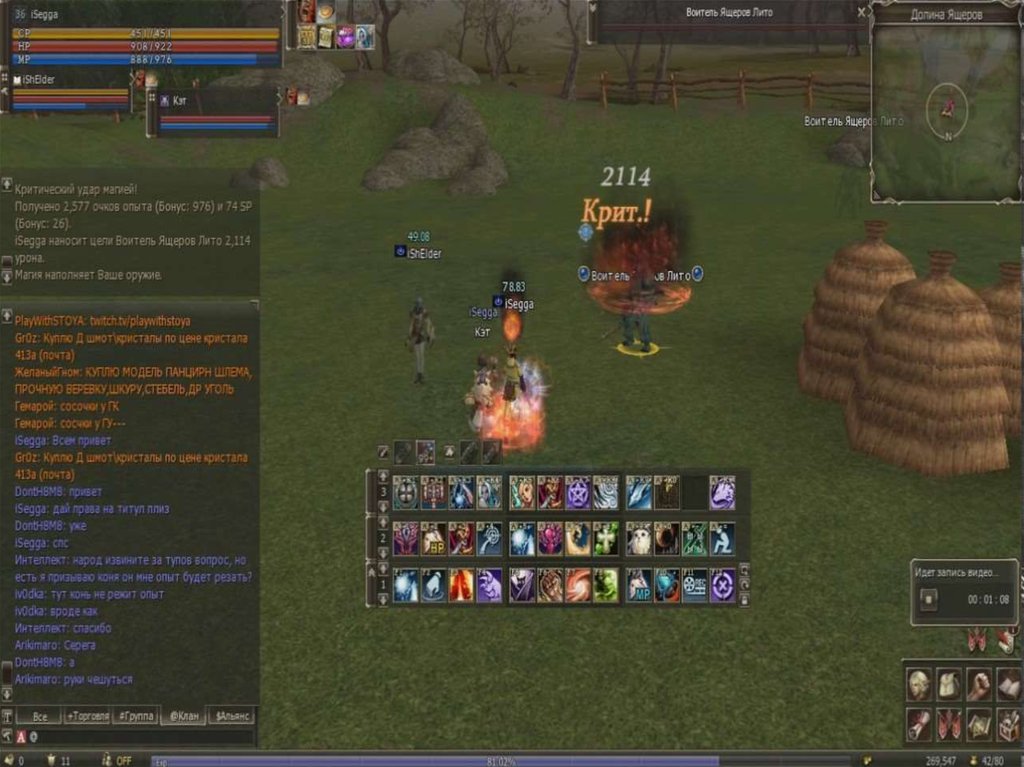
Task: Close the Воитель Ящеров Лито target window
Action: 862,12
